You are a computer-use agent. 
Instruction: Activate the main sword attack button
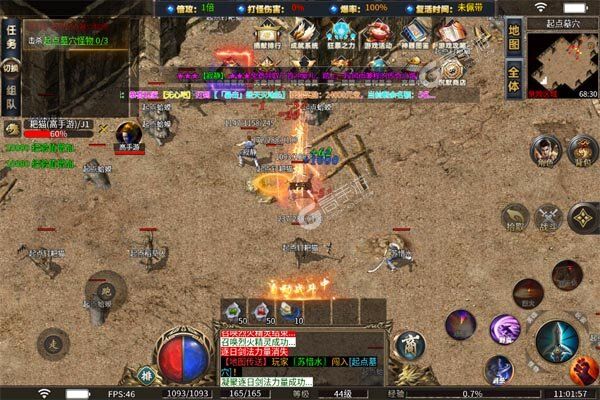point(556,341)
